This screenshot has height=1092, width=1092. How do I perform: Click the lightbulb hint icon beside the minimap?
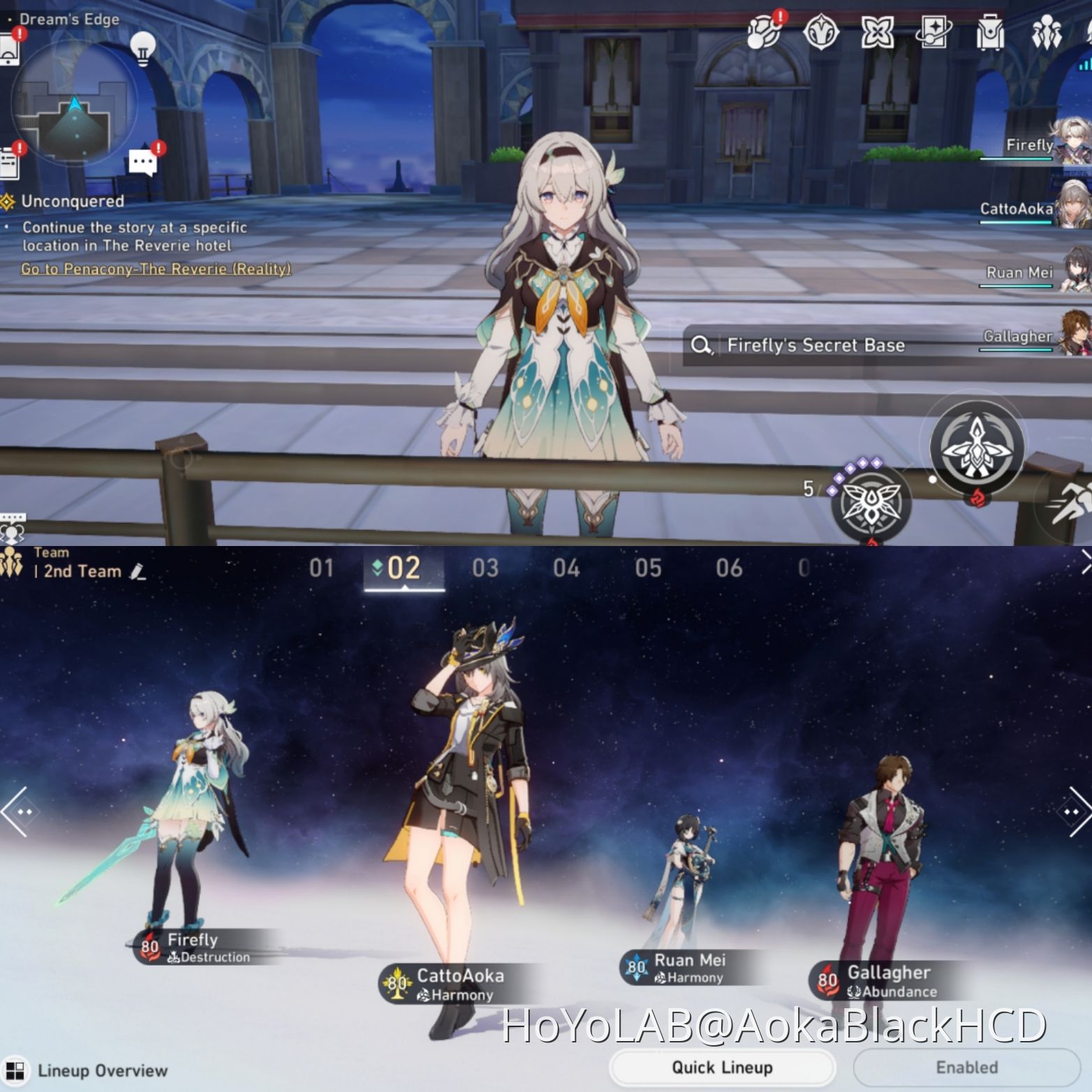142,50
